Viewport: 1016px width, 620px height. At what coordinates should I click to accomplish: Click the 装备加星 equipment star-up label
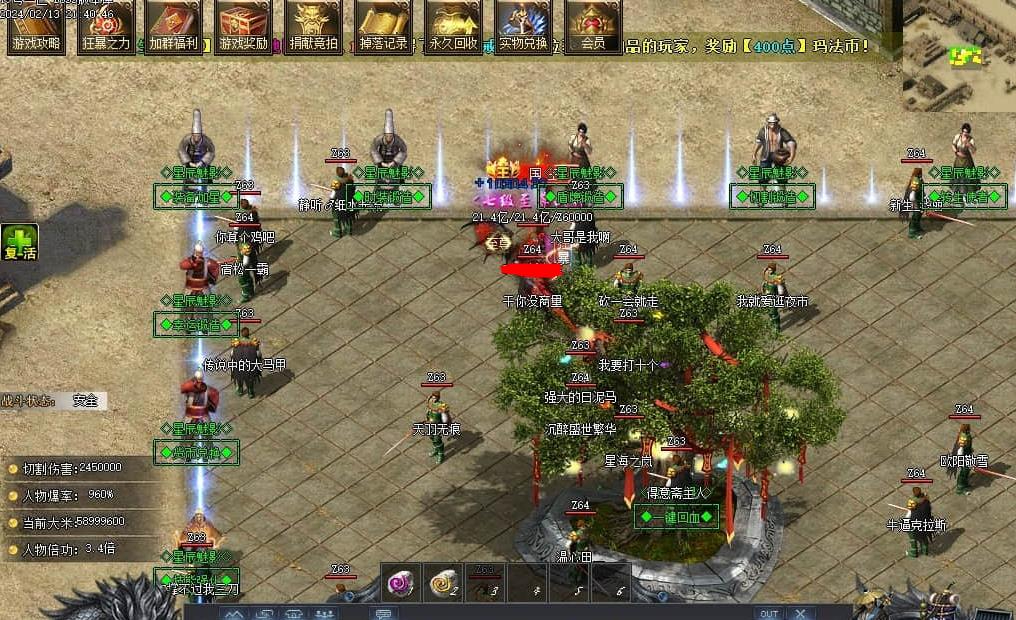coord(196,196)
